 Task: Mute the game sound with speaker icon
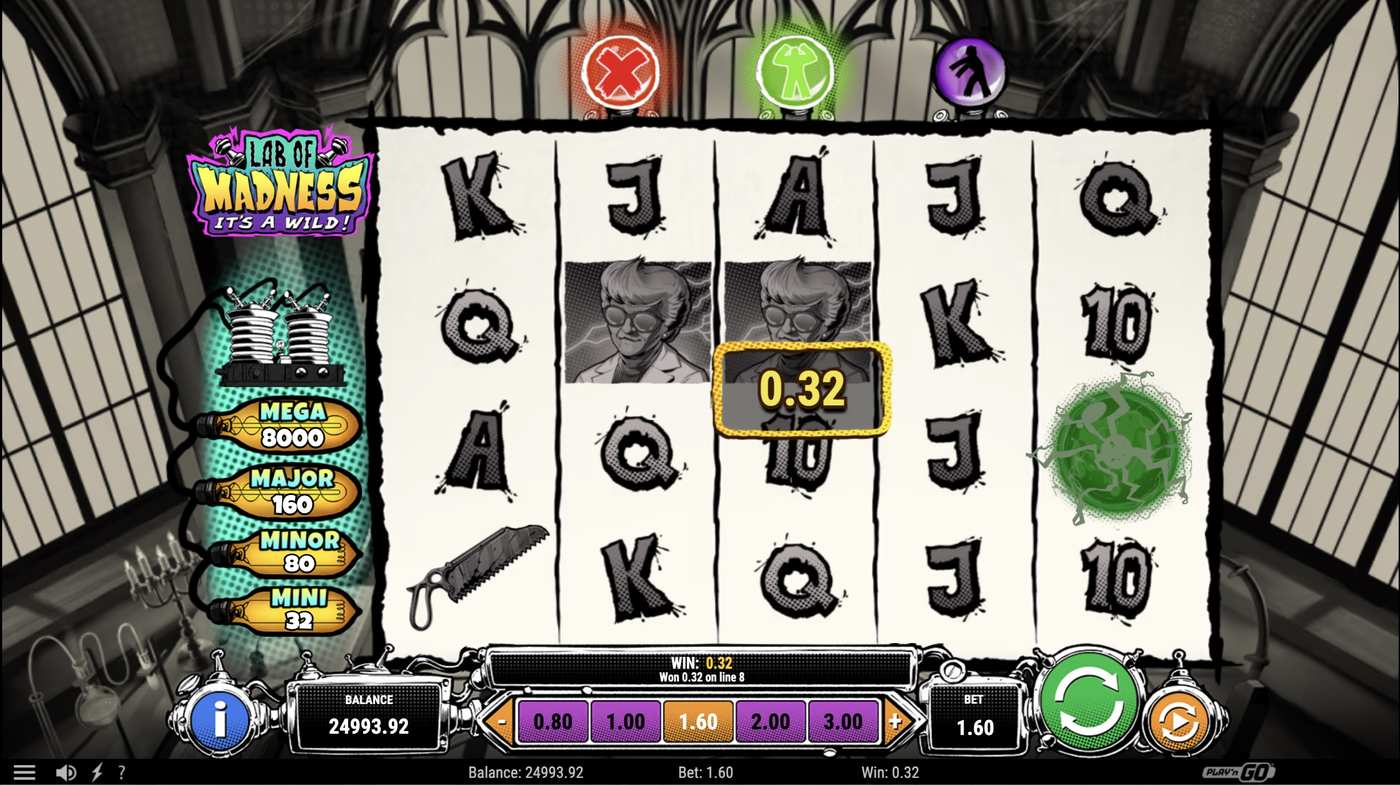pos(64,771)
